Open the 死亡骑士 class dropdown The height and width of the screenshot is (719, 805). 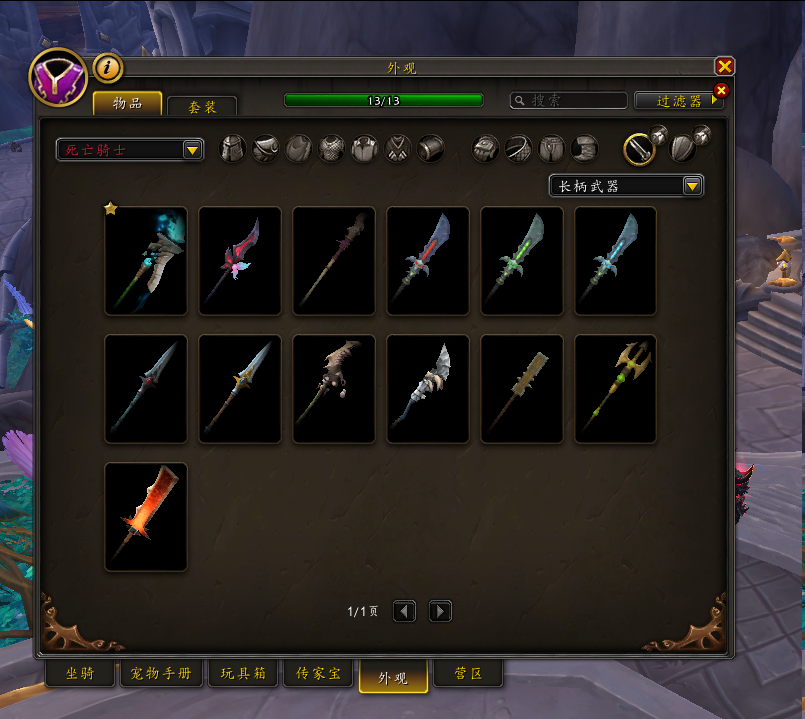130,150
